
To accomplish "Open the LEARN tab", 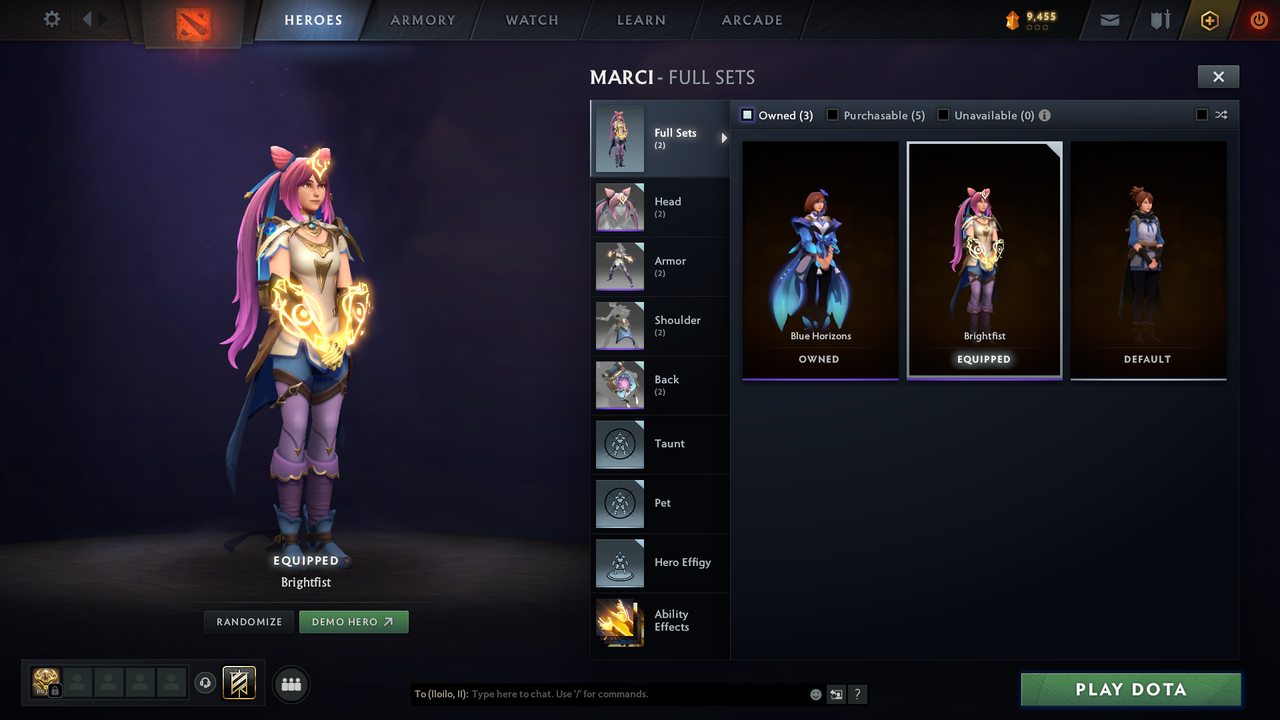I will [x=641, y=20].
